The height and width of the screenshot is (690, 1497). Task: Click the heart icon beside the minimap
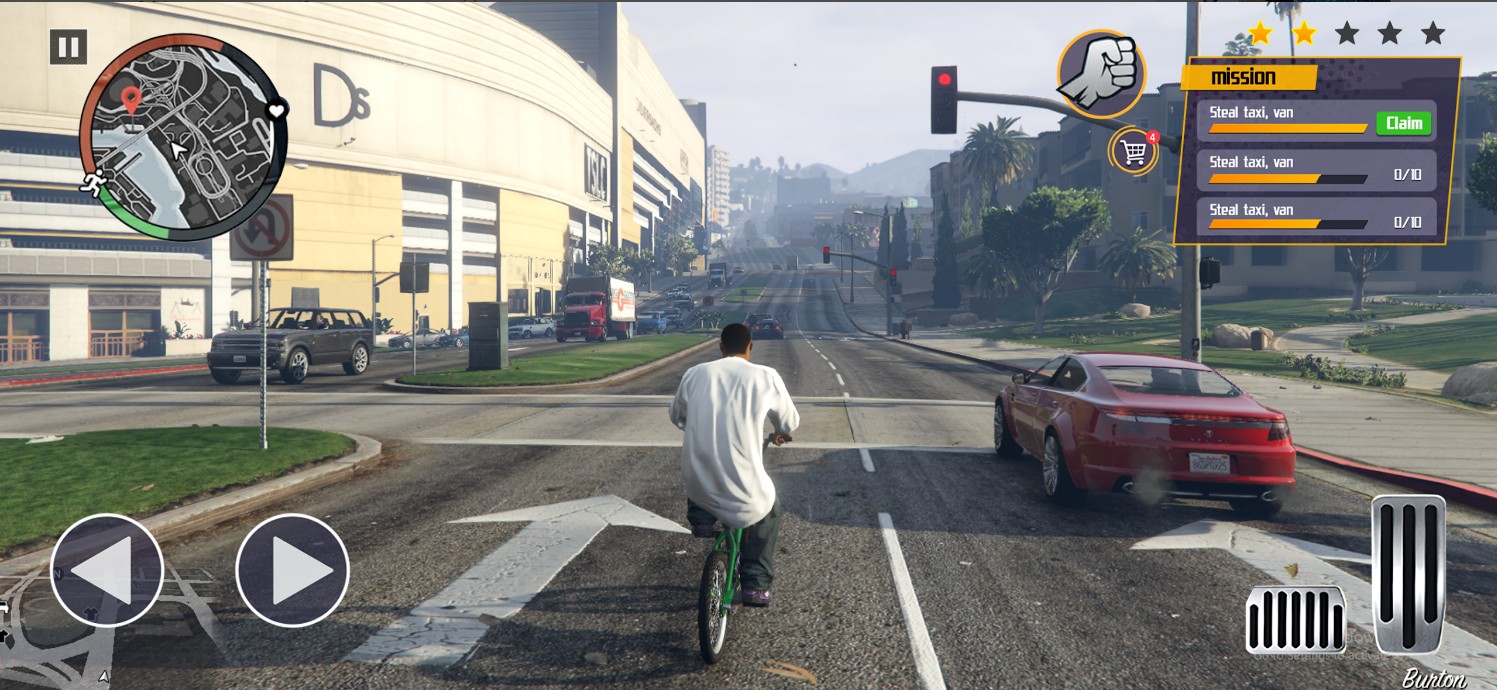pos(276,110)
